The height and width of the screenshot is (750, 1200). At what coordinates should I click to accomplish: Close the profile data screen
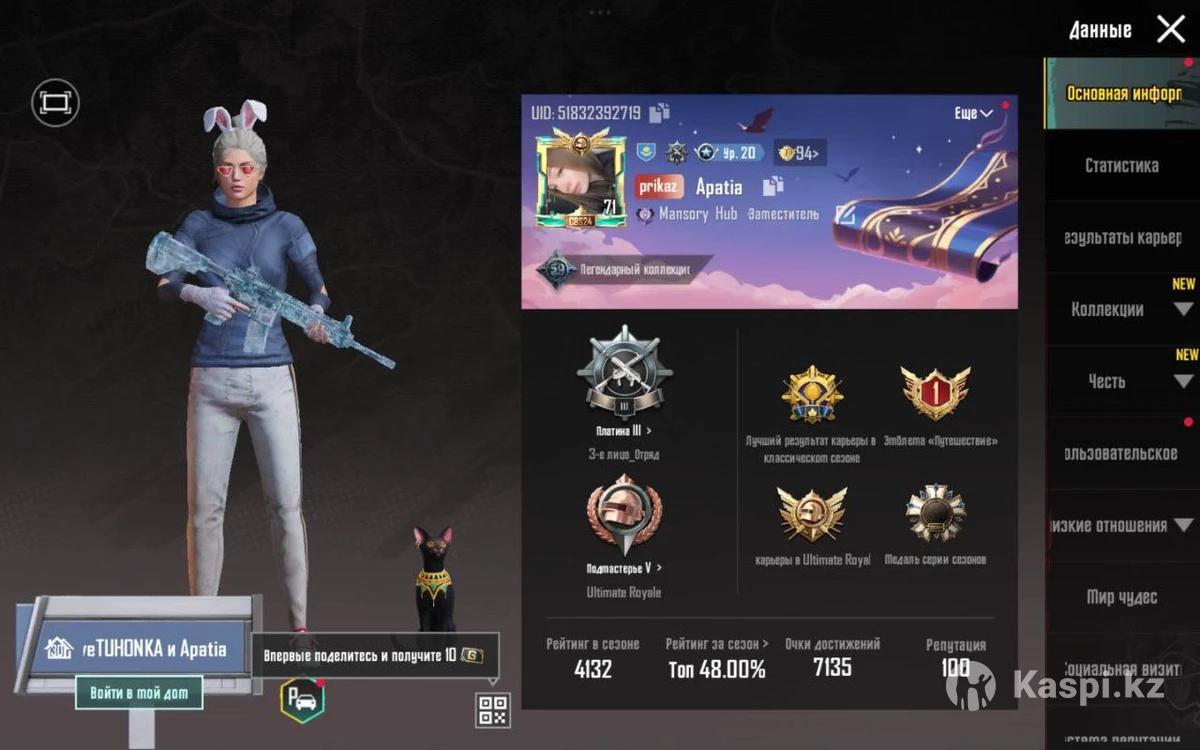point(1170,29)
